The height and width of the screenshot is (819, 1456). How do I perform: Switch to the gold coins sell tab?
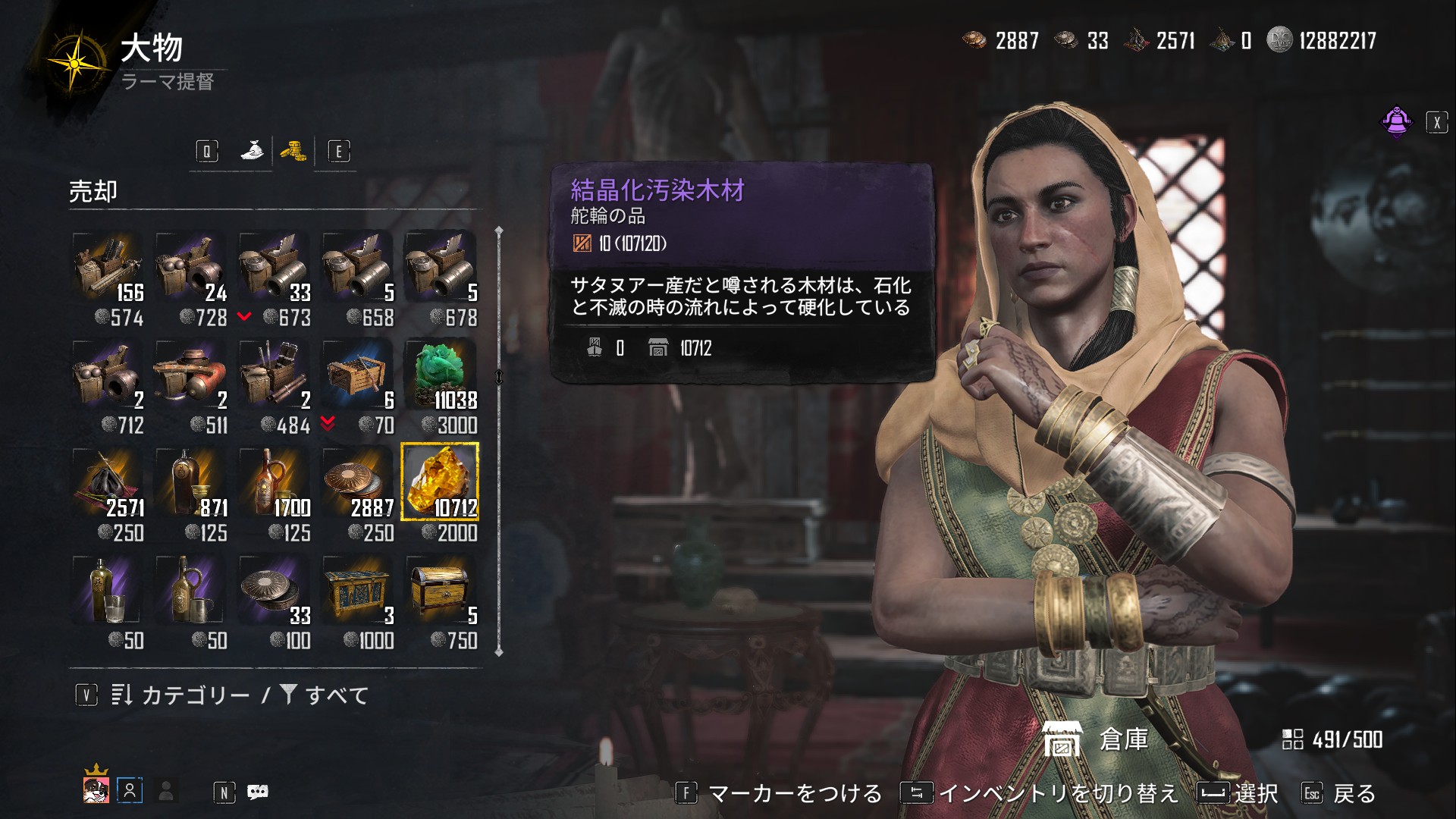coord(293,151)
